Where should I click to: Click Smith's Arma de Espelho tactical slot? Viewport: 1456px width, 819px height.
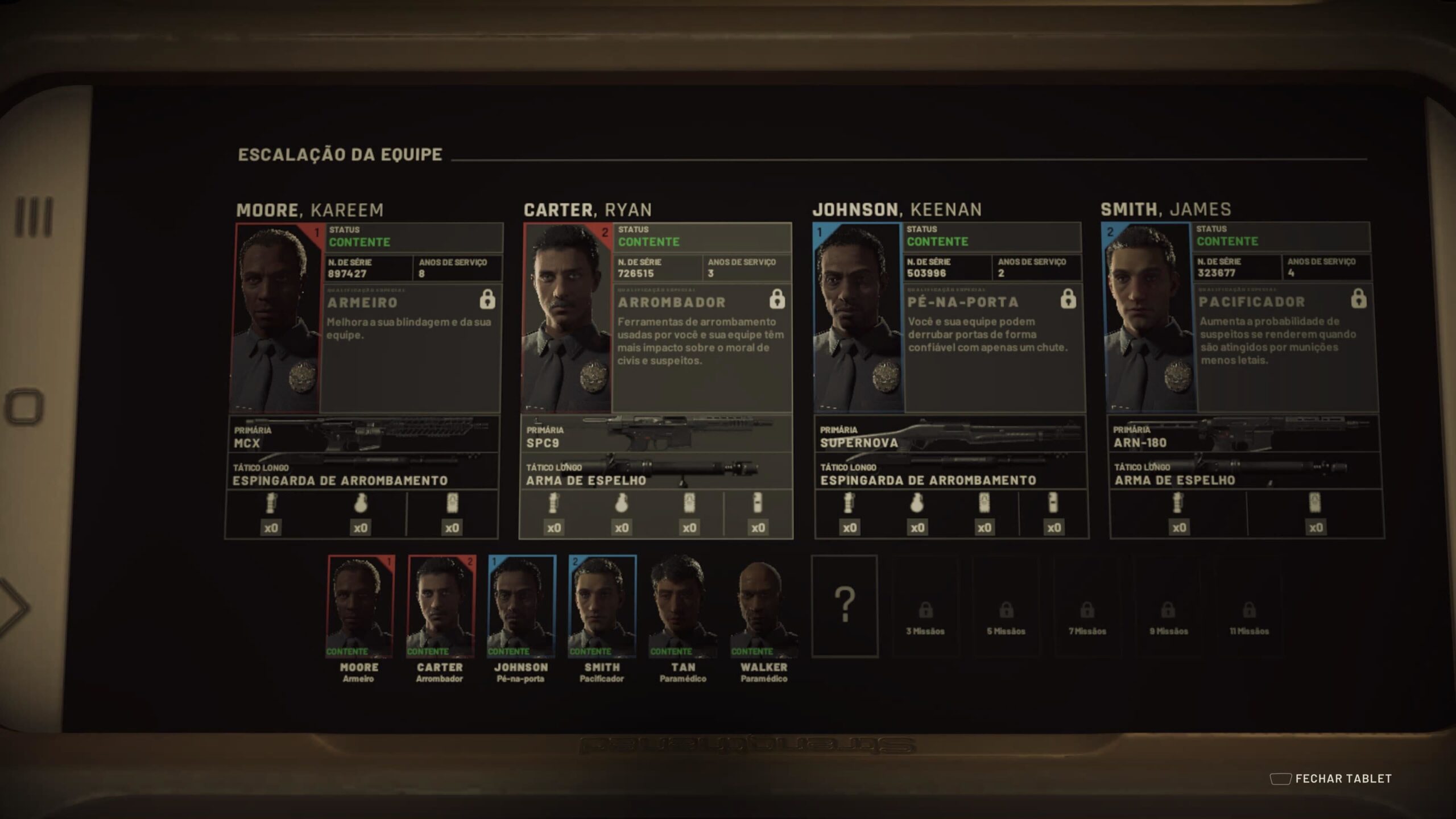point(1245,472)
